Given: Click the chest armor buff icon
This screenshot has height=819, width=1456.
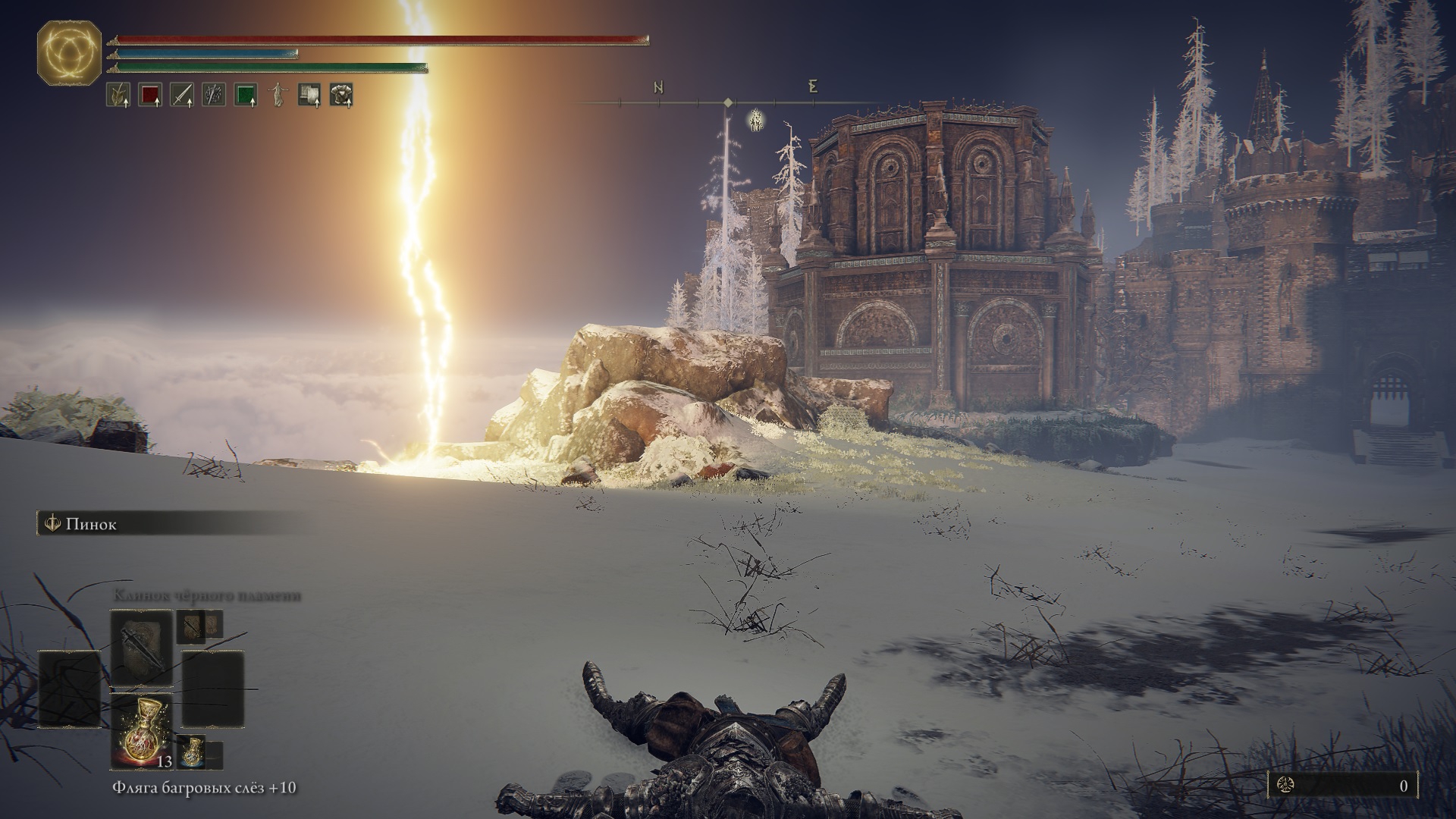Looking at the screenshot, I should pos(341,95).
